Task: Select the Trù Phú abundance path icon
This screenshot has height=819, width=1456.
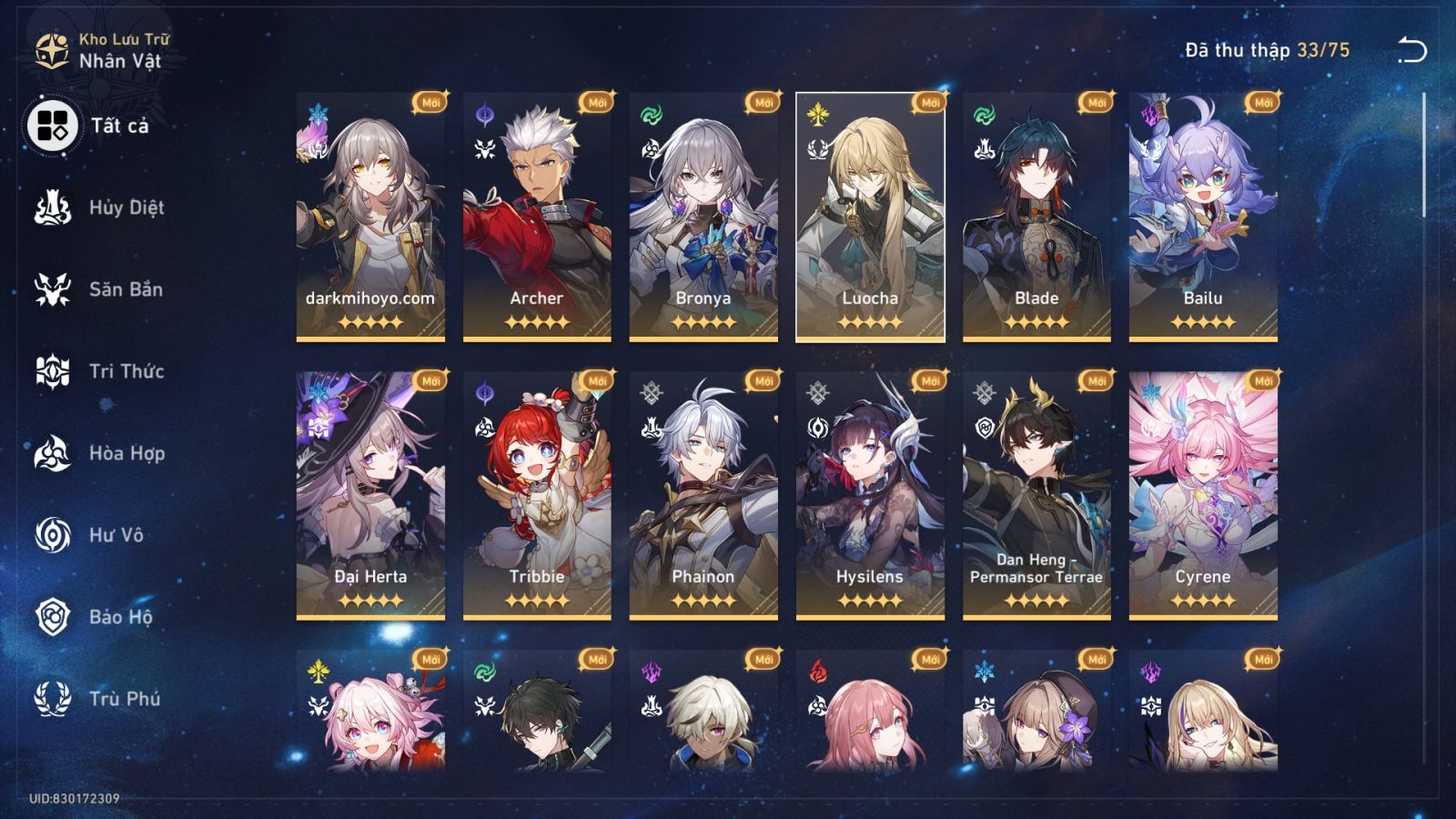Action: coord(52,699)
